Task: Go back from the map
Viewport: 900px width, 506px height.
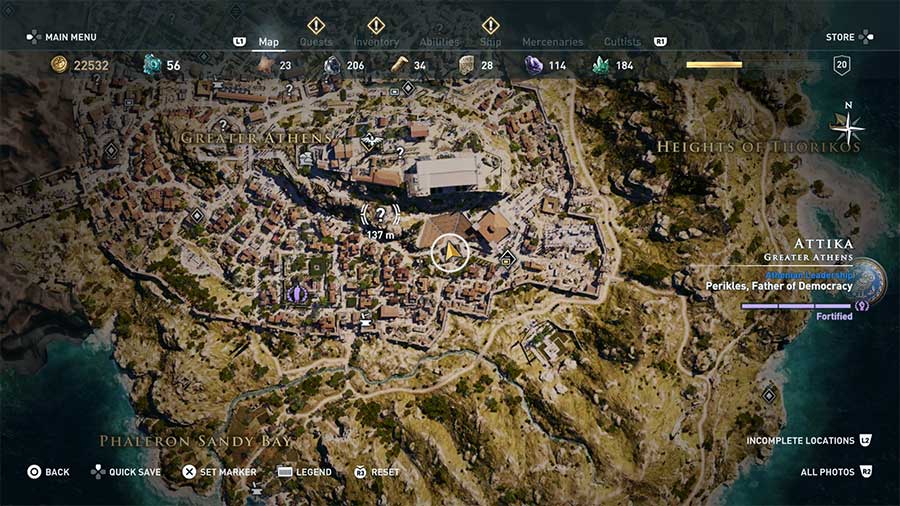Action: pos(48,472)
